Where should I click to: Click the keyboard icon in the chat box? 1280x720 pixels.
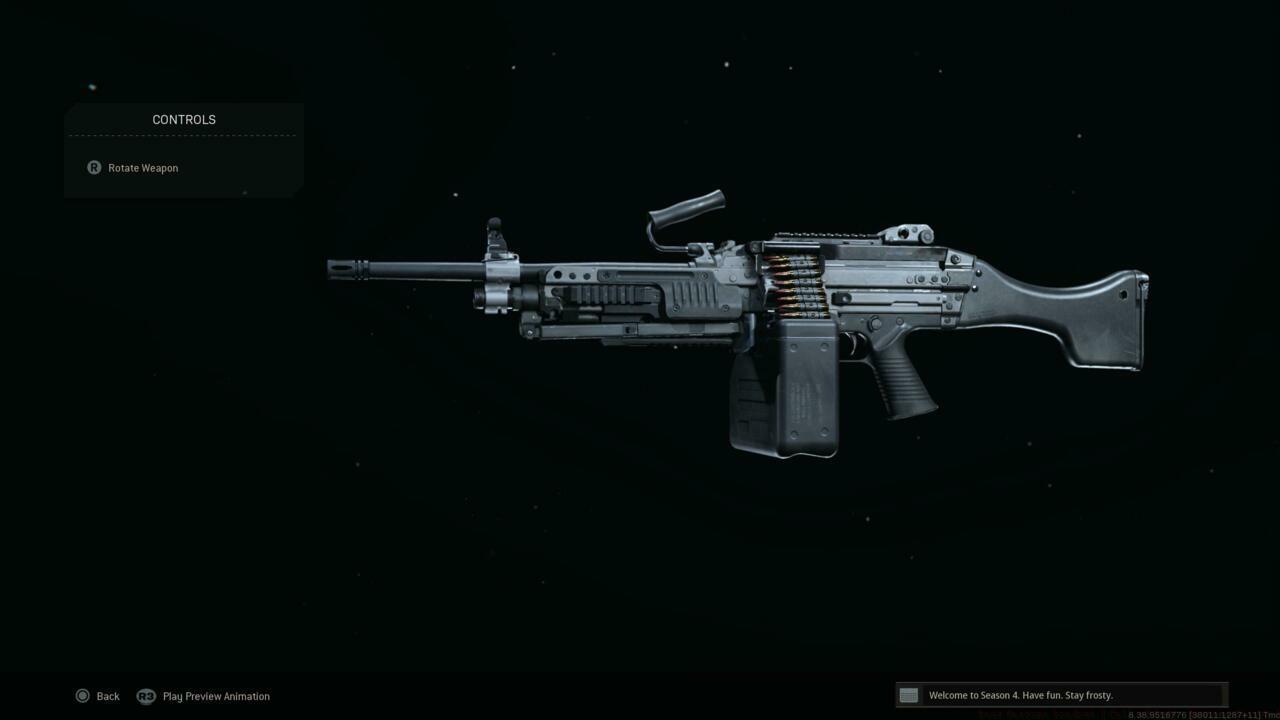[x=908, y=695]
